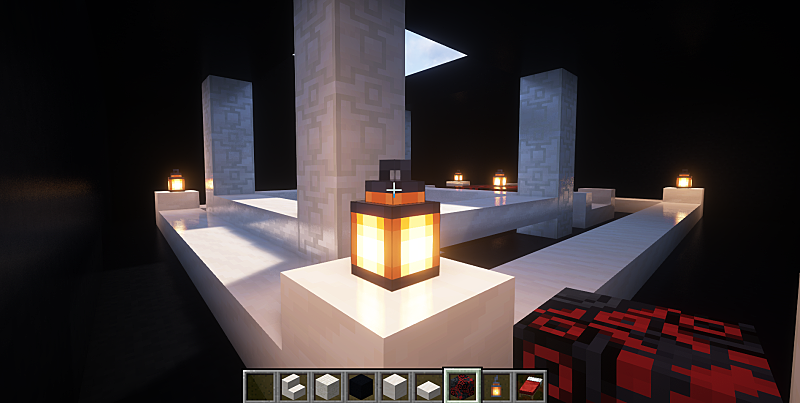Select the white quartz slab slot

(x=428, y=387)
